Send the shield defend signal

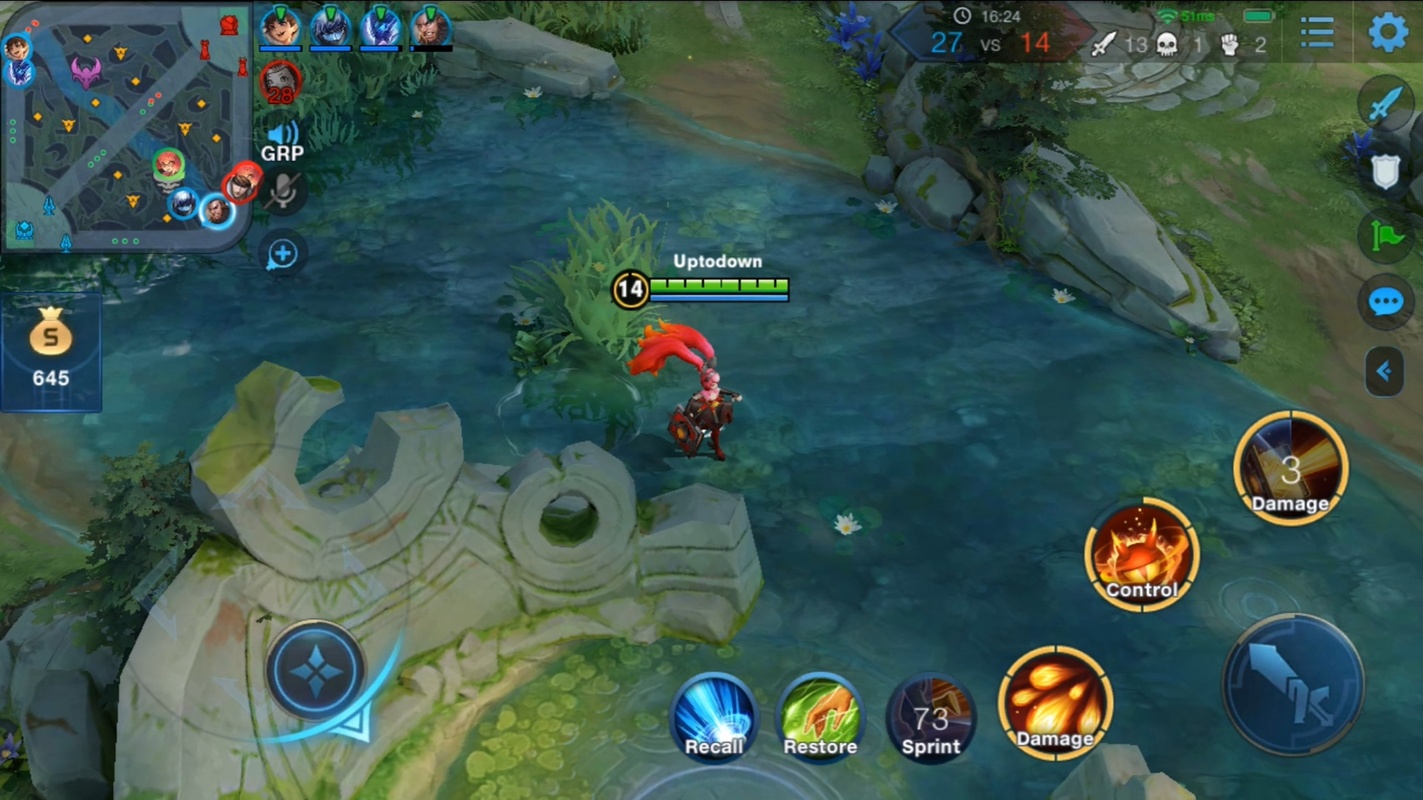[1386, 171]
